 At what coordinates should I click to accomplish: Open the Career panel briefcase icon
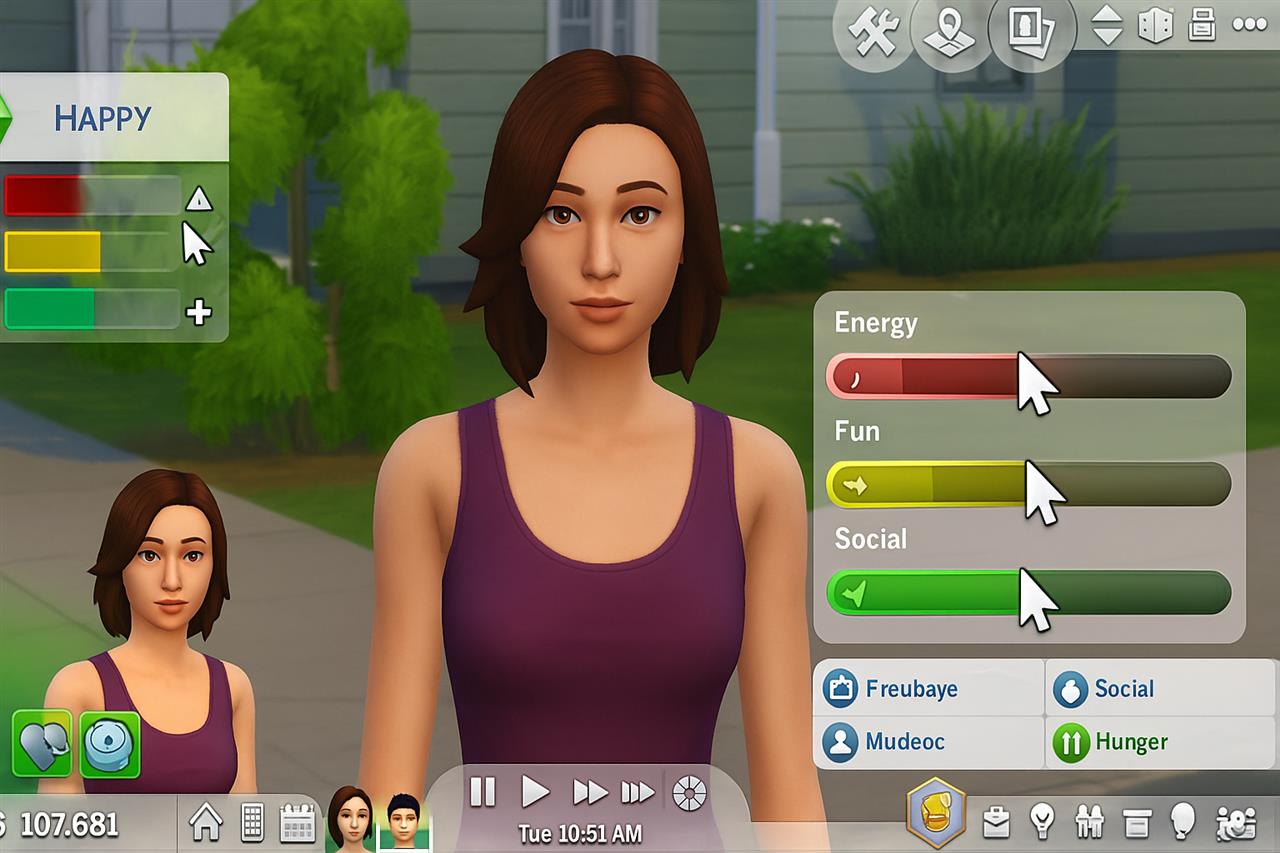point(994,822)
